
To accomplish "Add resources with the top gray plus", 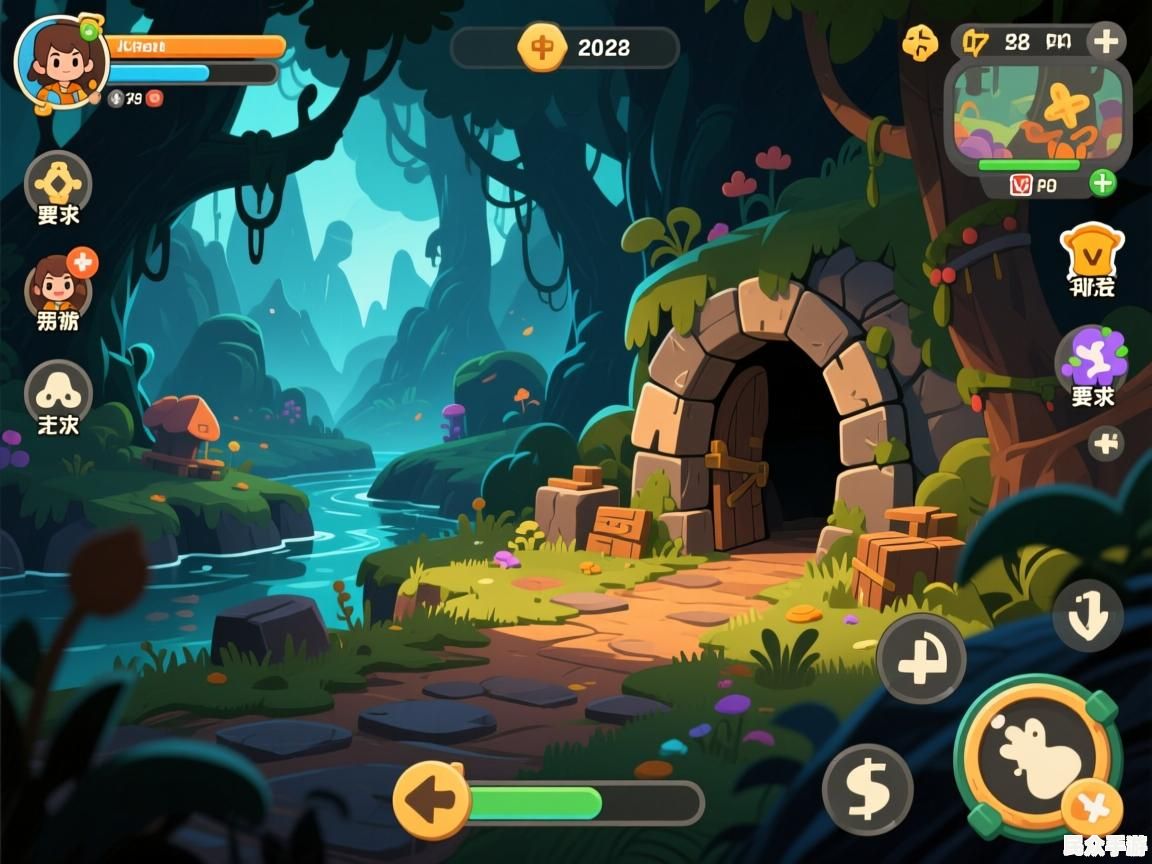I will pyautogui.click(x=1105, y=42).
